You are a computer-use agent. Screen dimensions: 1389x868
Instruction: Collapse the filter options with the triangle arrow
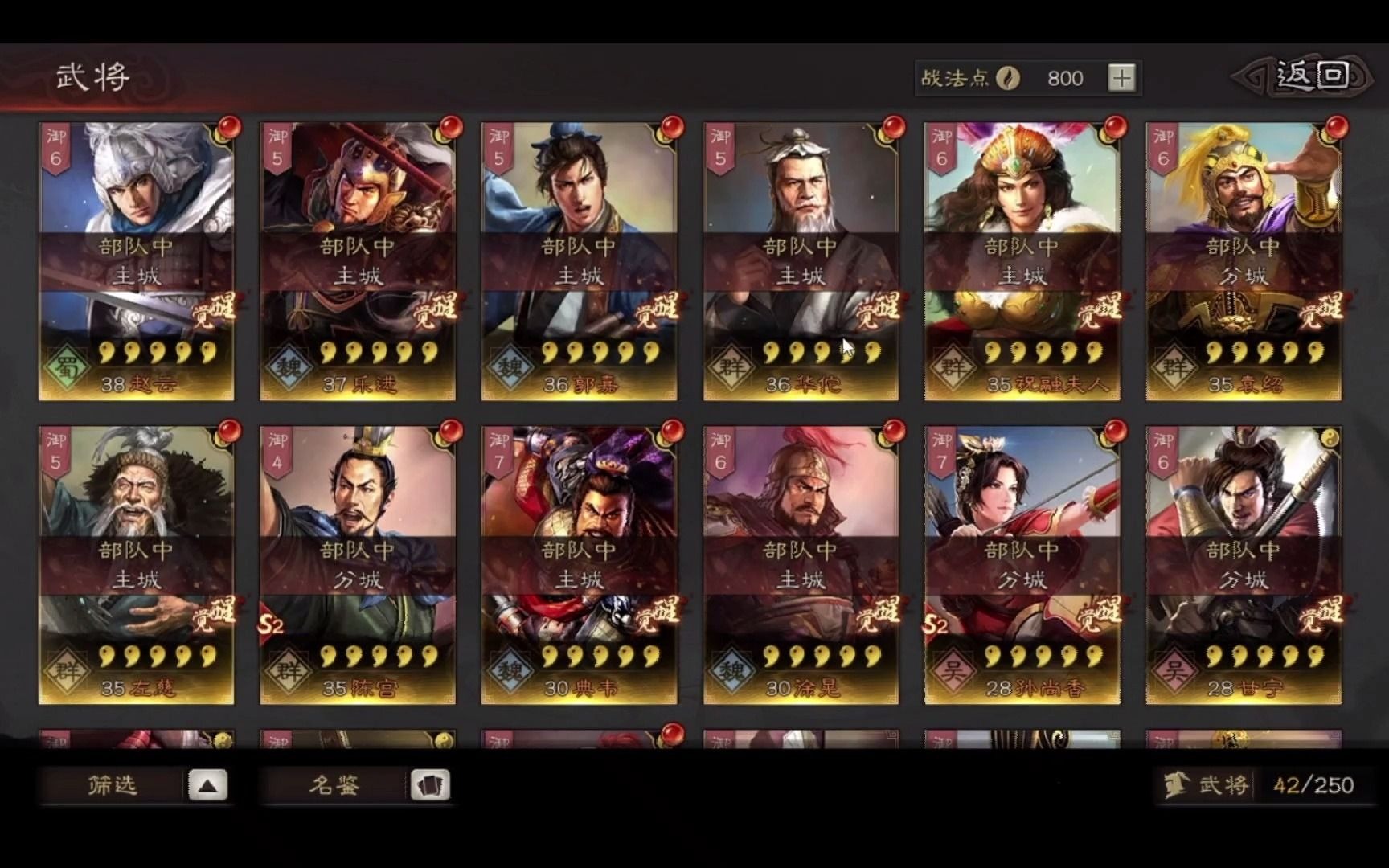pos(207,785)
